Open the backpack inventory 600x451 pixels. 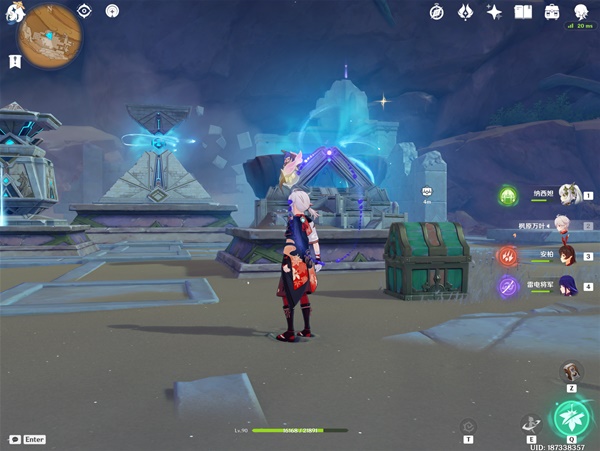(551, 12)
